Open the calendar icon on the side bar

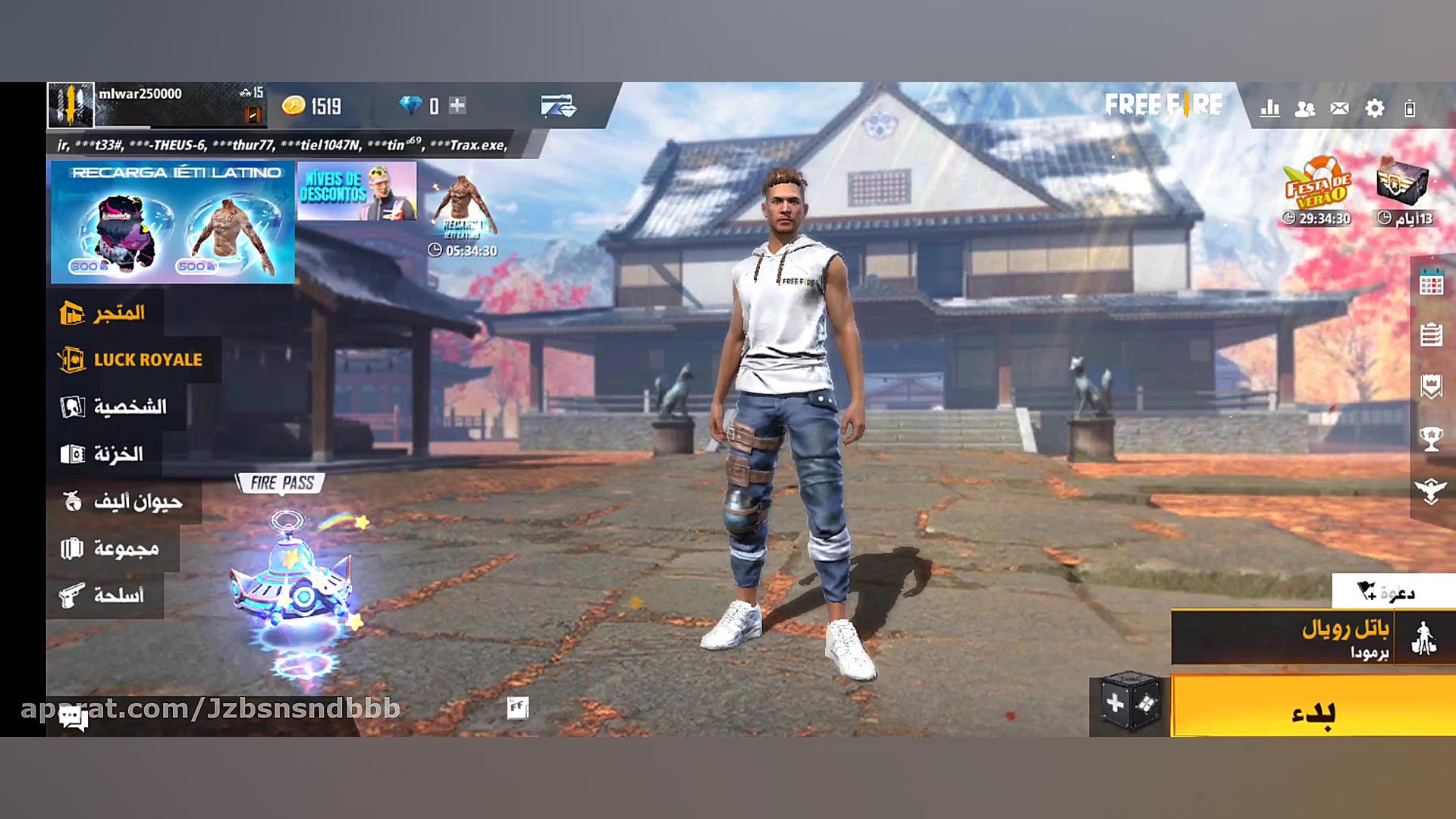click(x=1431, y=284)
